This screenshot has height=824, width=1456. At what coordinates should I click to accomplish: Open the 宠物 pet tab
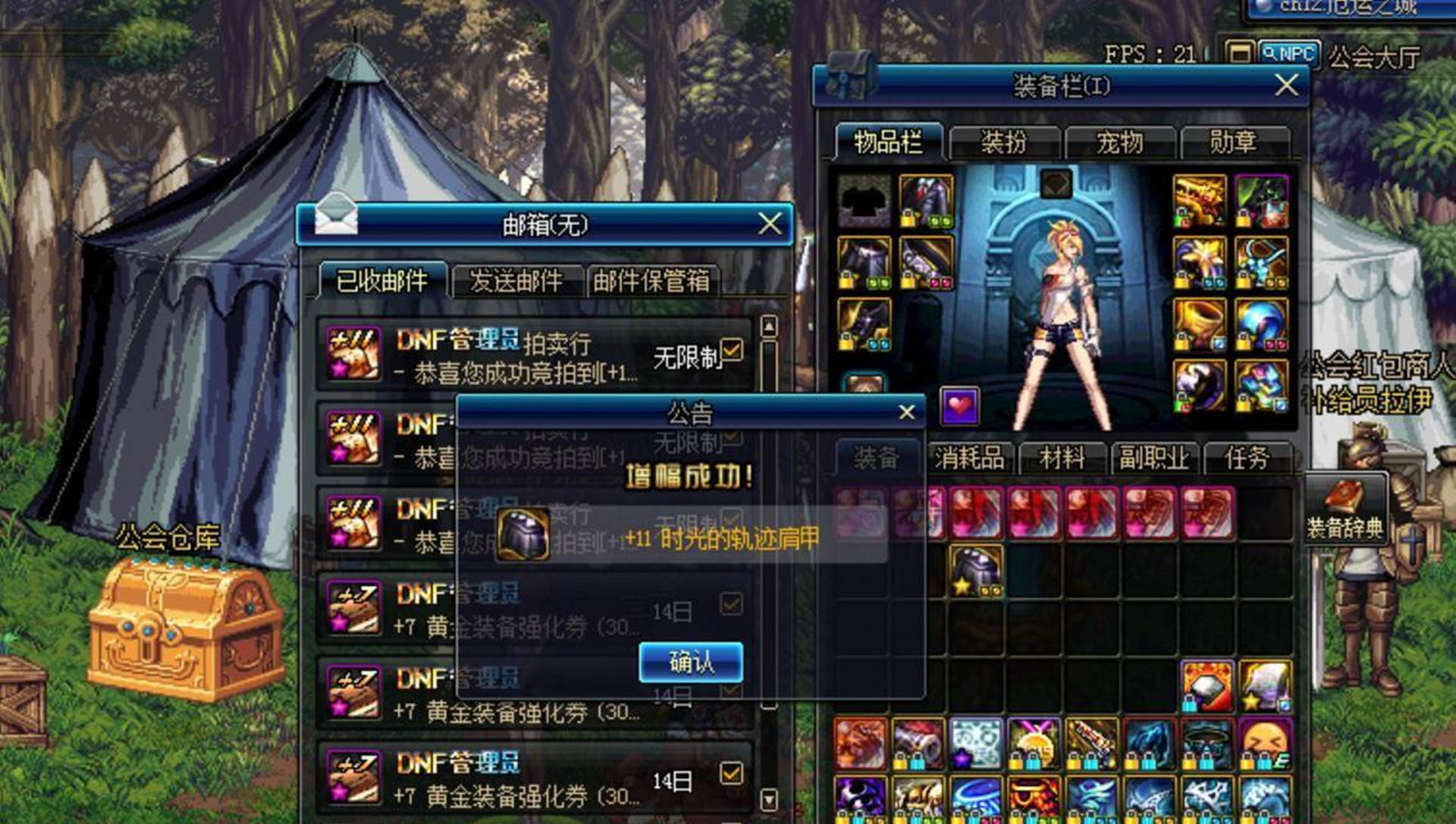1119,142
